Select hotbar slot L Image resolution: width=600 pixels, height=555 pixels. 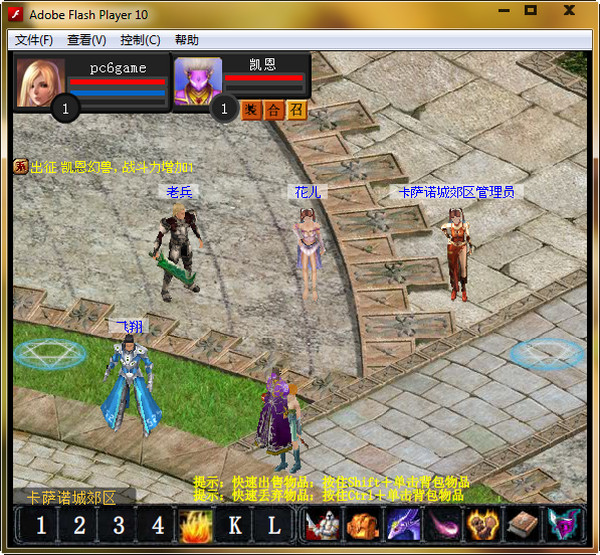click(273, 526)
